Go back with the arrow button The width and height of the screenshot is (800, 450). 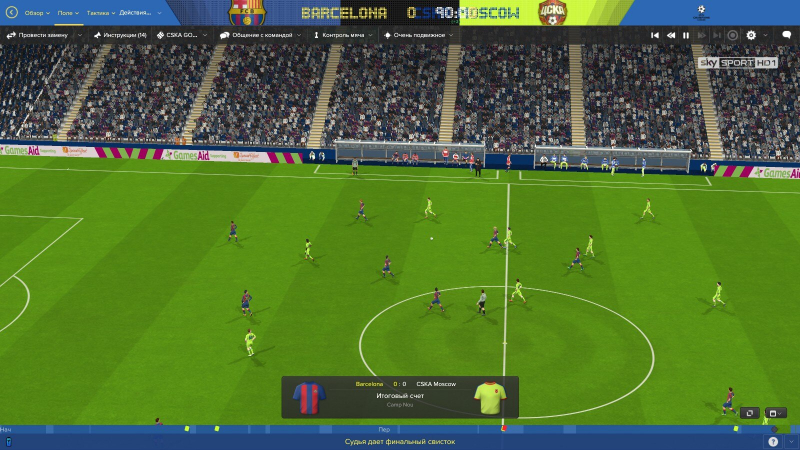tap(12, 13)
